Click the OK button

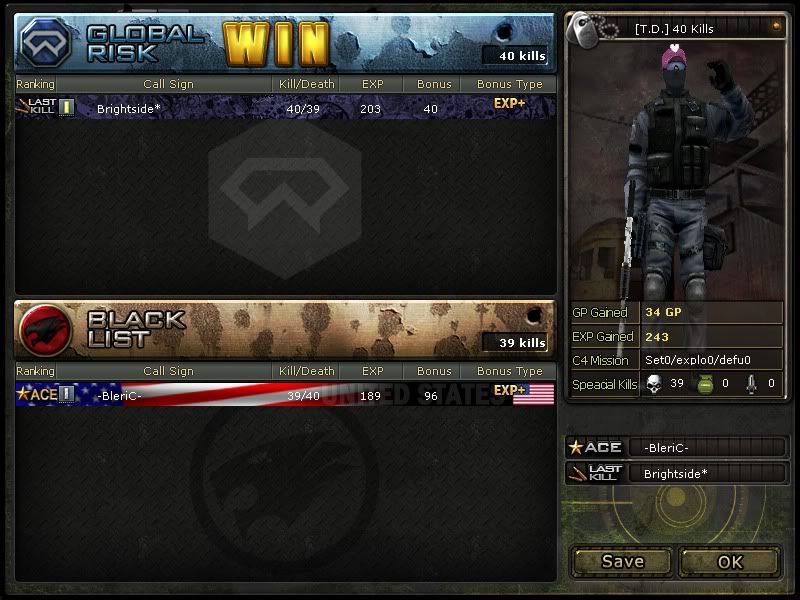click(x=730, y=561)
